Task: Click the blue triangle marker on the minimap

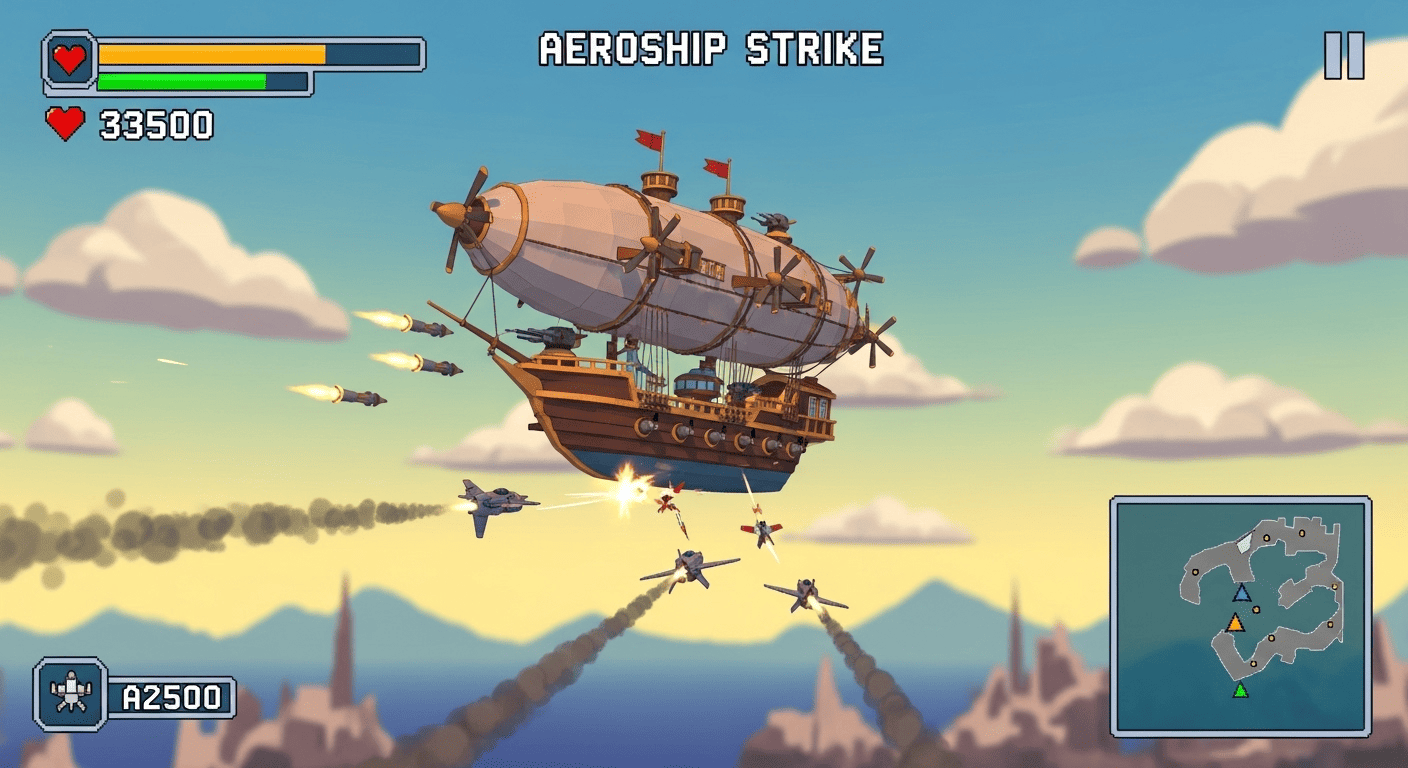Action: [x=1240, y=591]
